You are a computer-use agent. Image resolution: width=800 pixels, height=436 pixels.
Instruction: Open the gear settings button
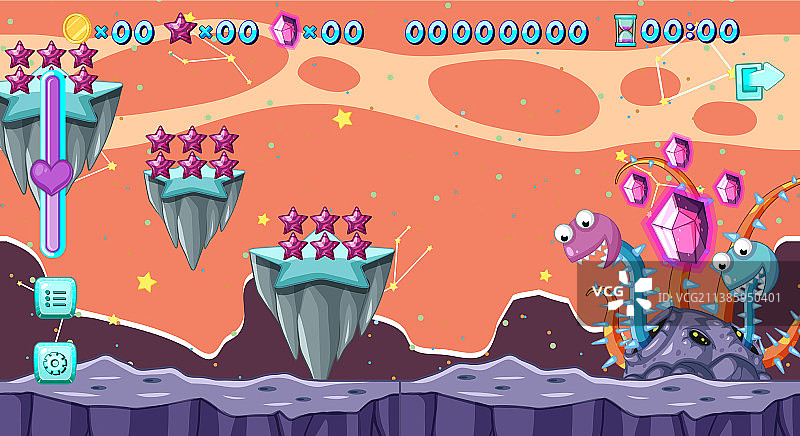[55, 361]
